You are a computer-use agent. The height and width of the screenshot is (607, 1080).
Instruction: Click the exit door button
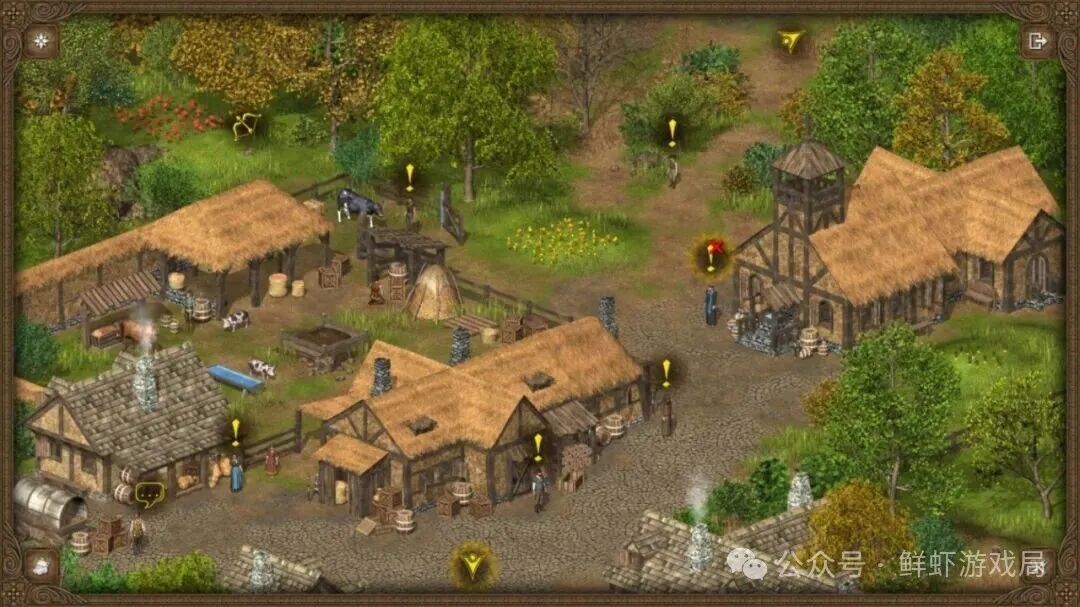coord(1038,41)
